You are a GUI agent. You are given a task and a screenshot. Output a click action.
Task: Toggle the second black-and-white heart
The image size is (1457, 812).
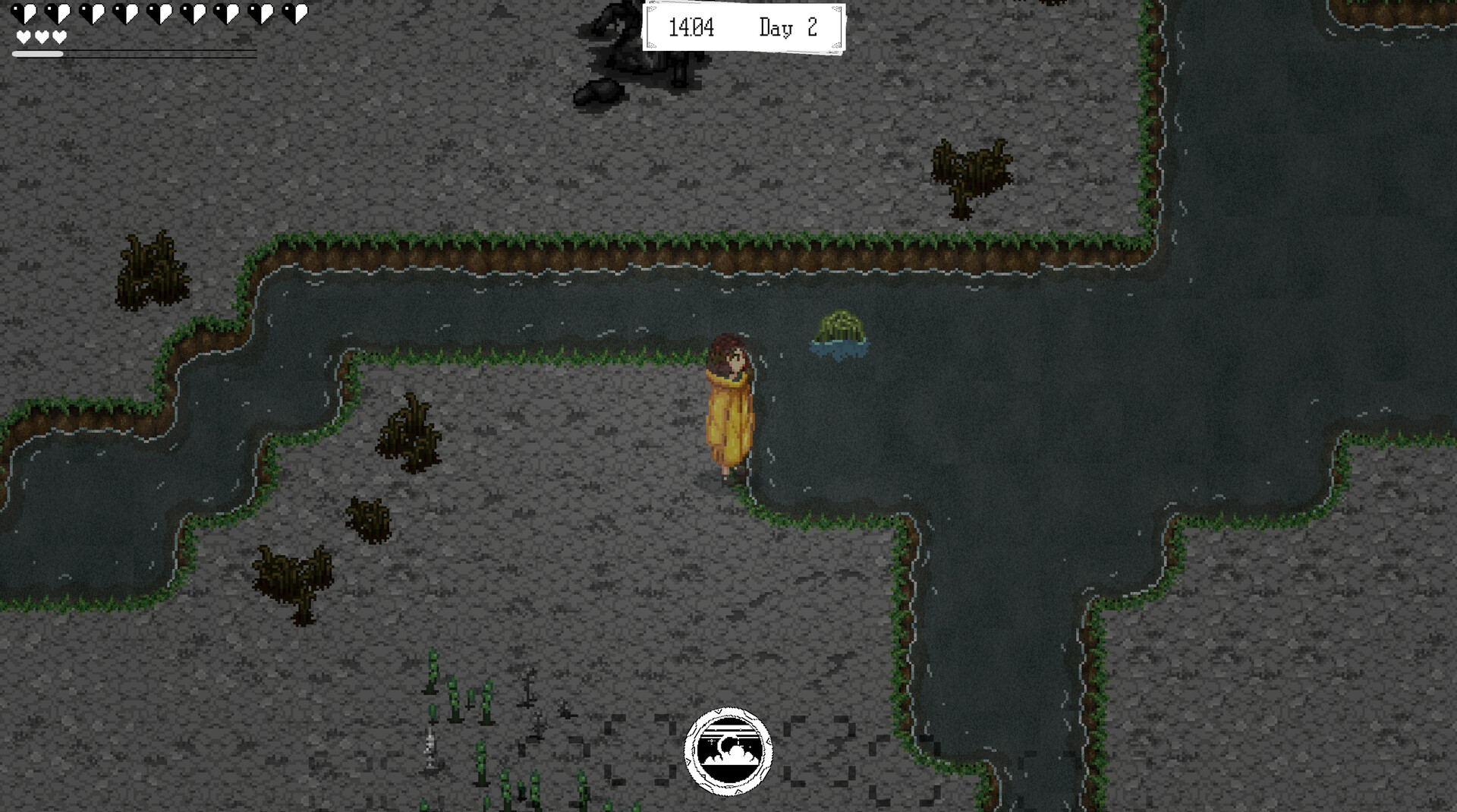pyautogui.click(x=58, y=13)
